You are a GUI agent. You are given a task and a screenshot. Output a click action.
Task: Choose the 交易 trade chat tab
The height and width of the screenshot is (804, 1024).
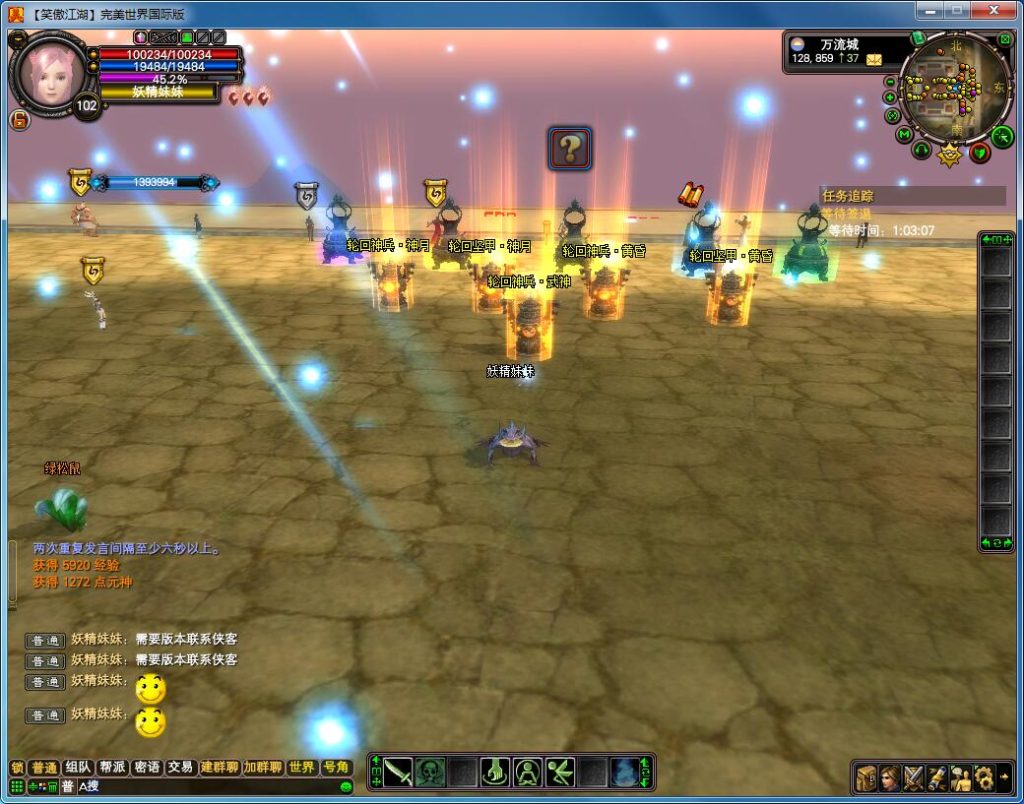(180, 768)
